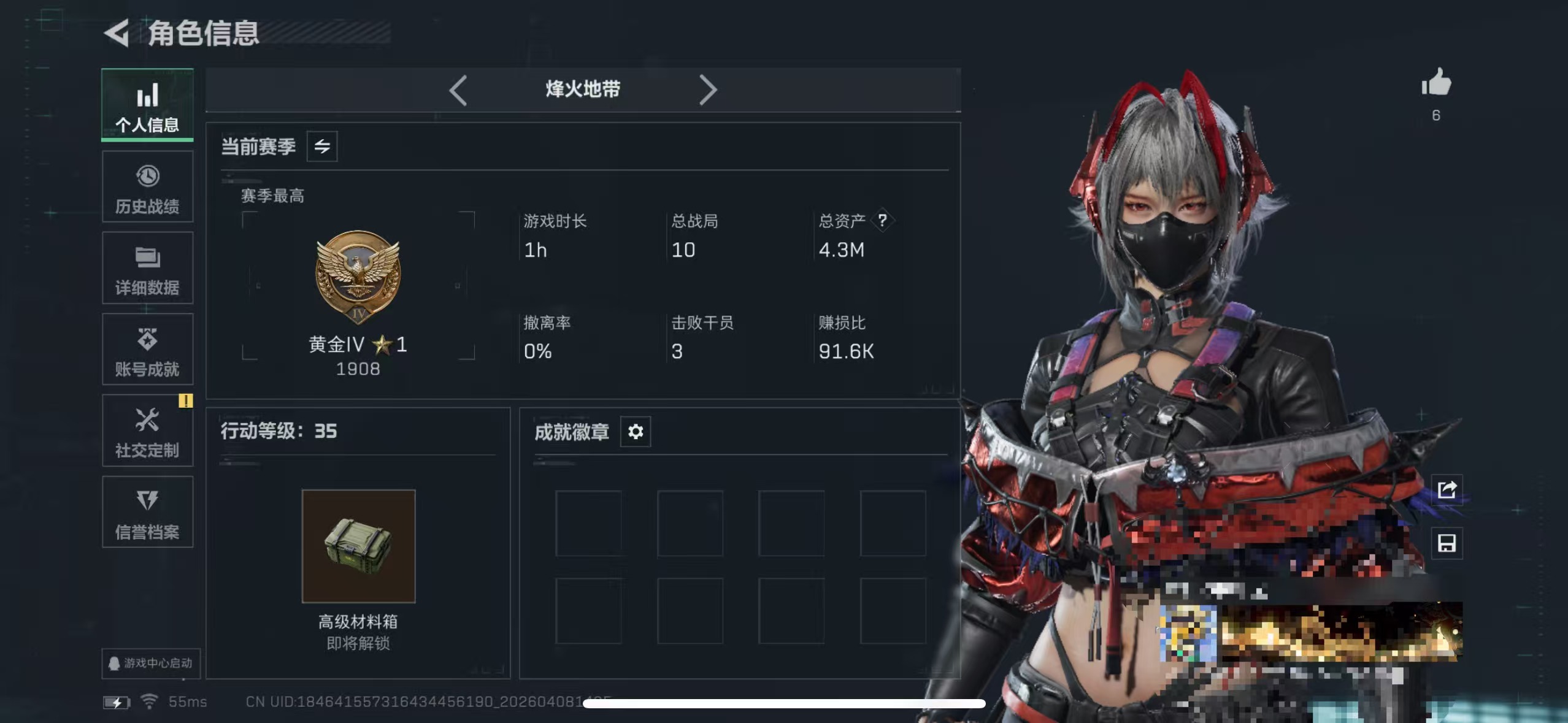Switch to next game mode with right arrow

(x=707, y=90)
